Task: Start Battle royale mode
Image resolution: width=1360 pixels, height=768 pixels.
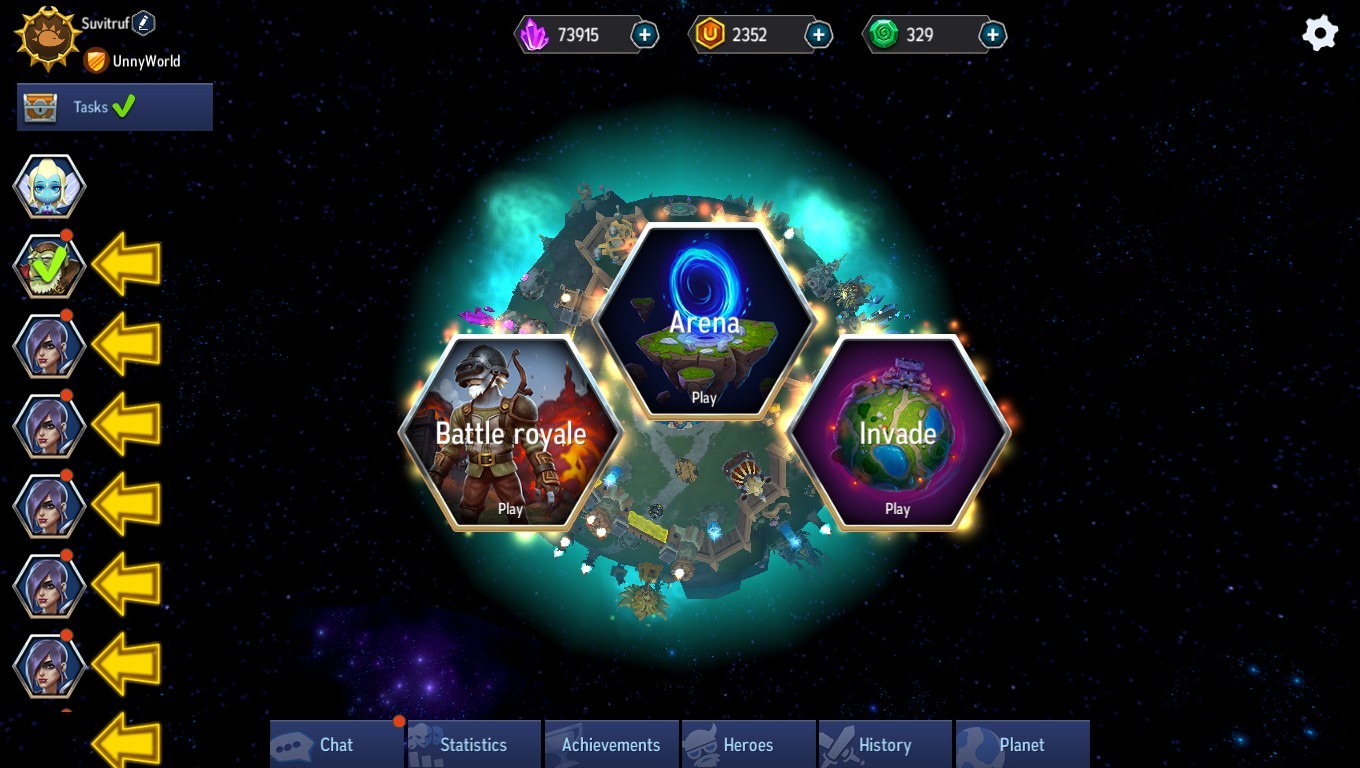Action: click(x=510, y=433)
